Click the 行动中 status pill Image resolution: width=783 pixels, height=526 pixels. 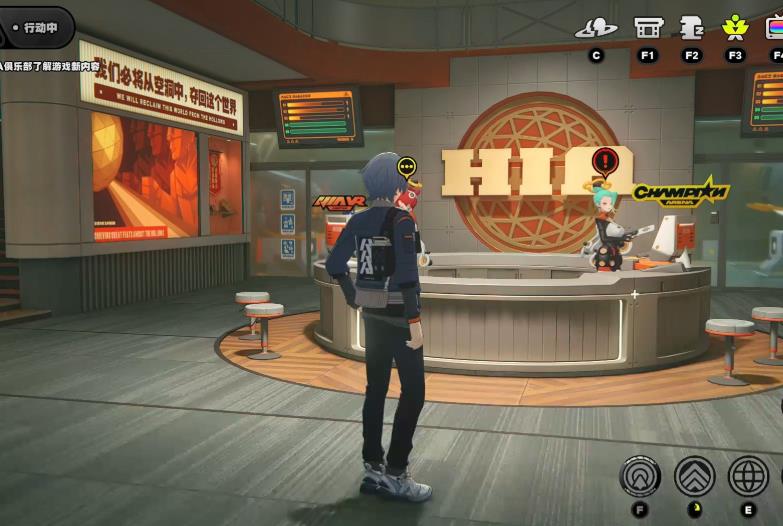[x=38, y=28]
